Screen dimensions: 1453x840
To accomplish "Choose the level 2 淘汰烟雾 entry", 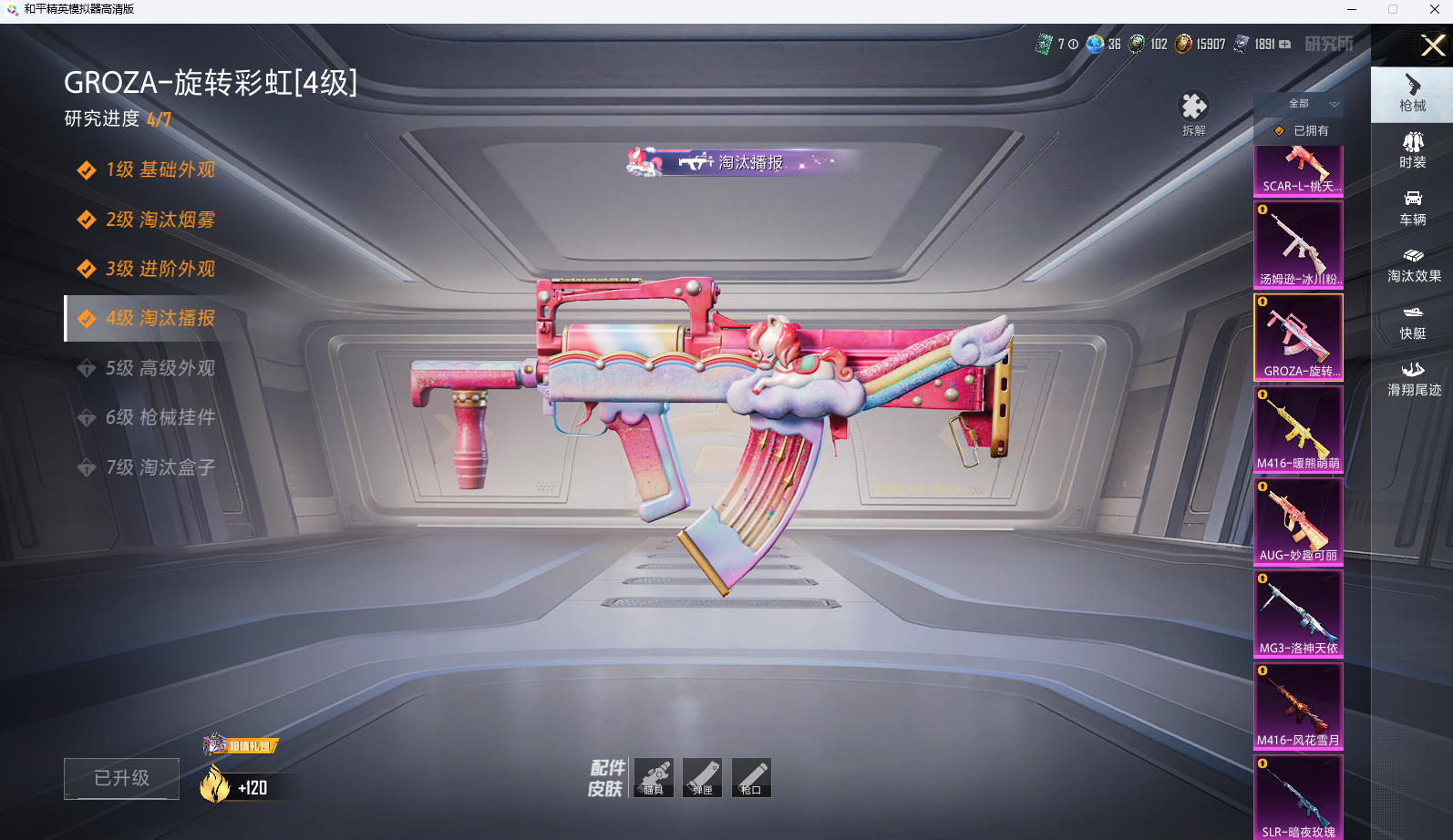I will point(160,220).
